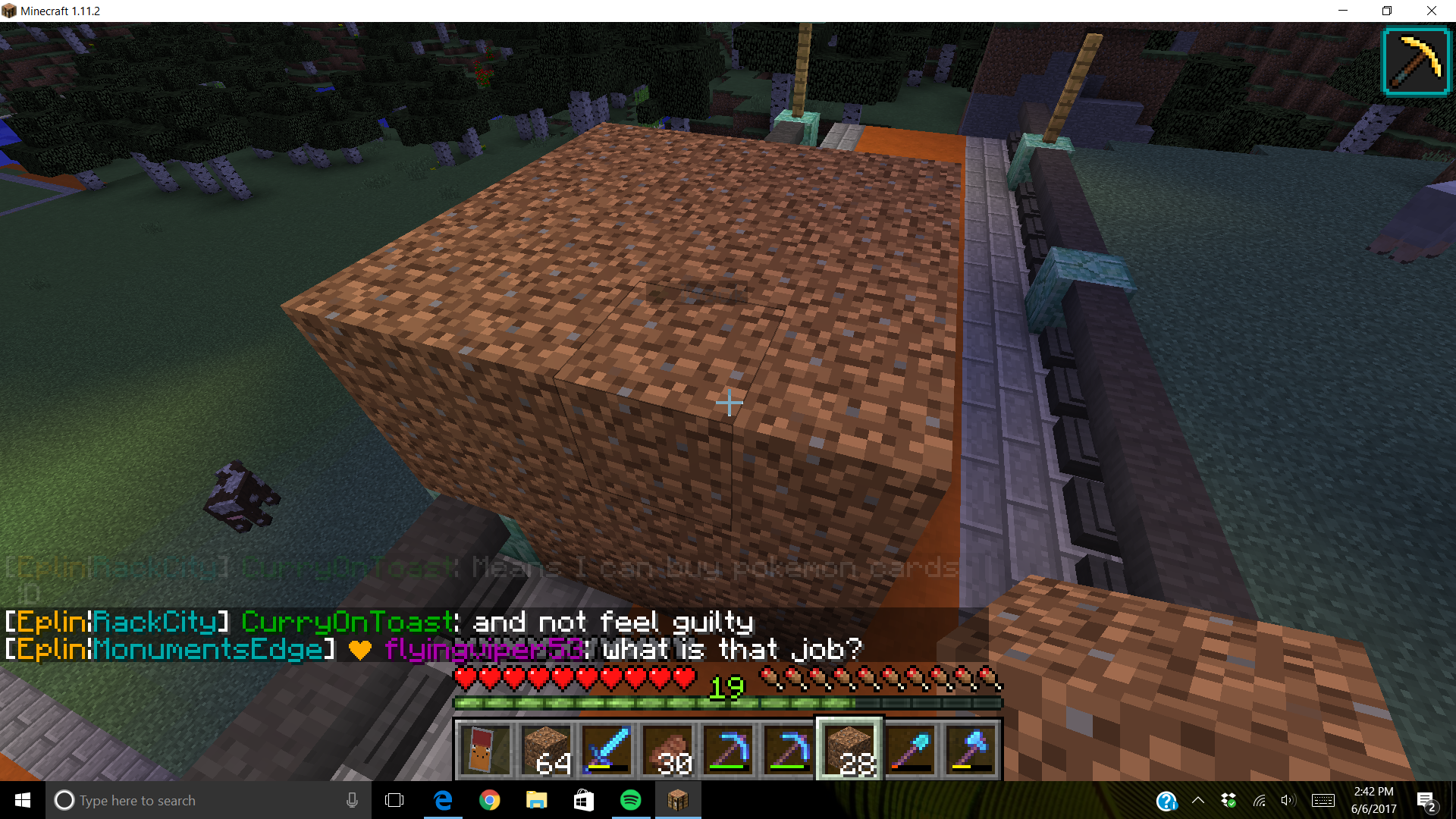The width and height of the screenshot is (1456, 819).
Task: Select the cooked meat stack of 30
Action: pyautogui.click(x=667, y=749)
